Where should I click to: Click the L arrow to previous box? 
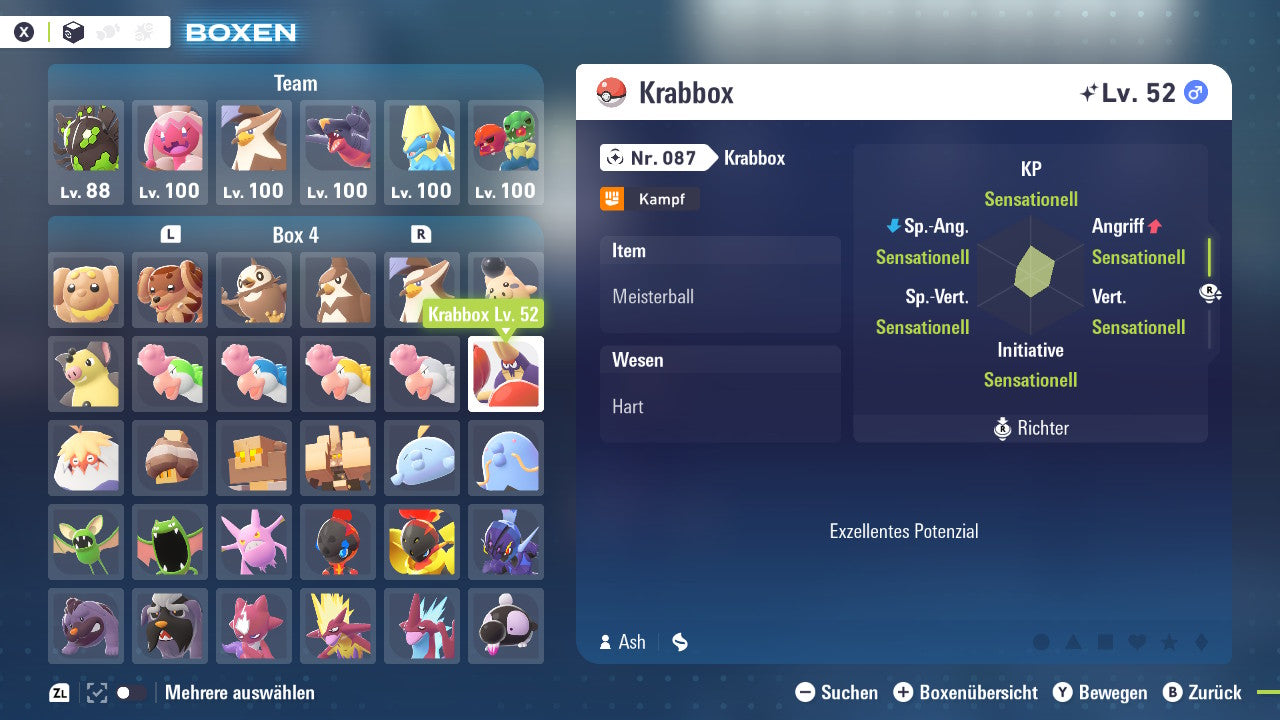coord(170,234)
